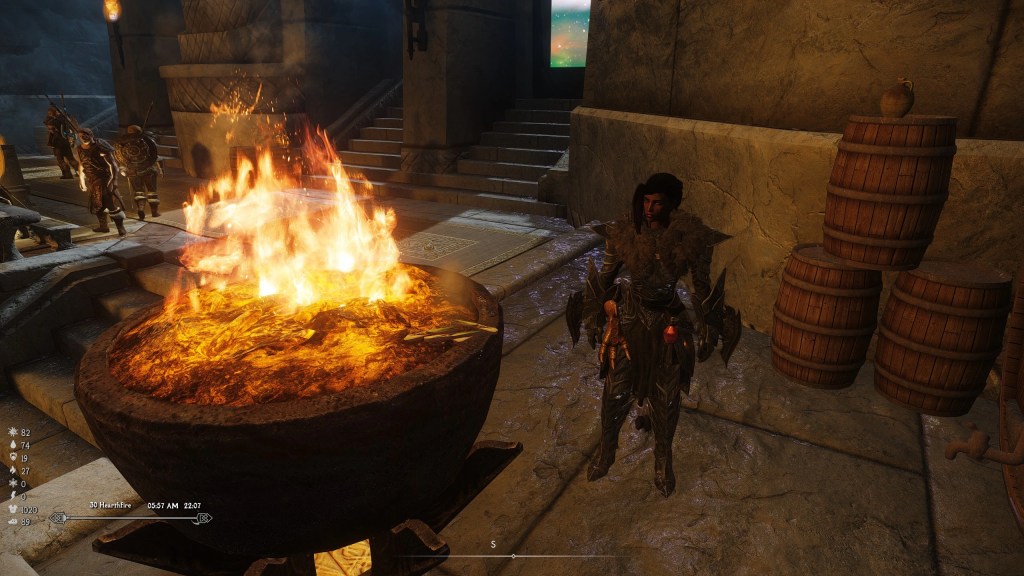Click the chest armor rating icon
Viewport: 1024px width, 576px height.
(x=11, y=508)
